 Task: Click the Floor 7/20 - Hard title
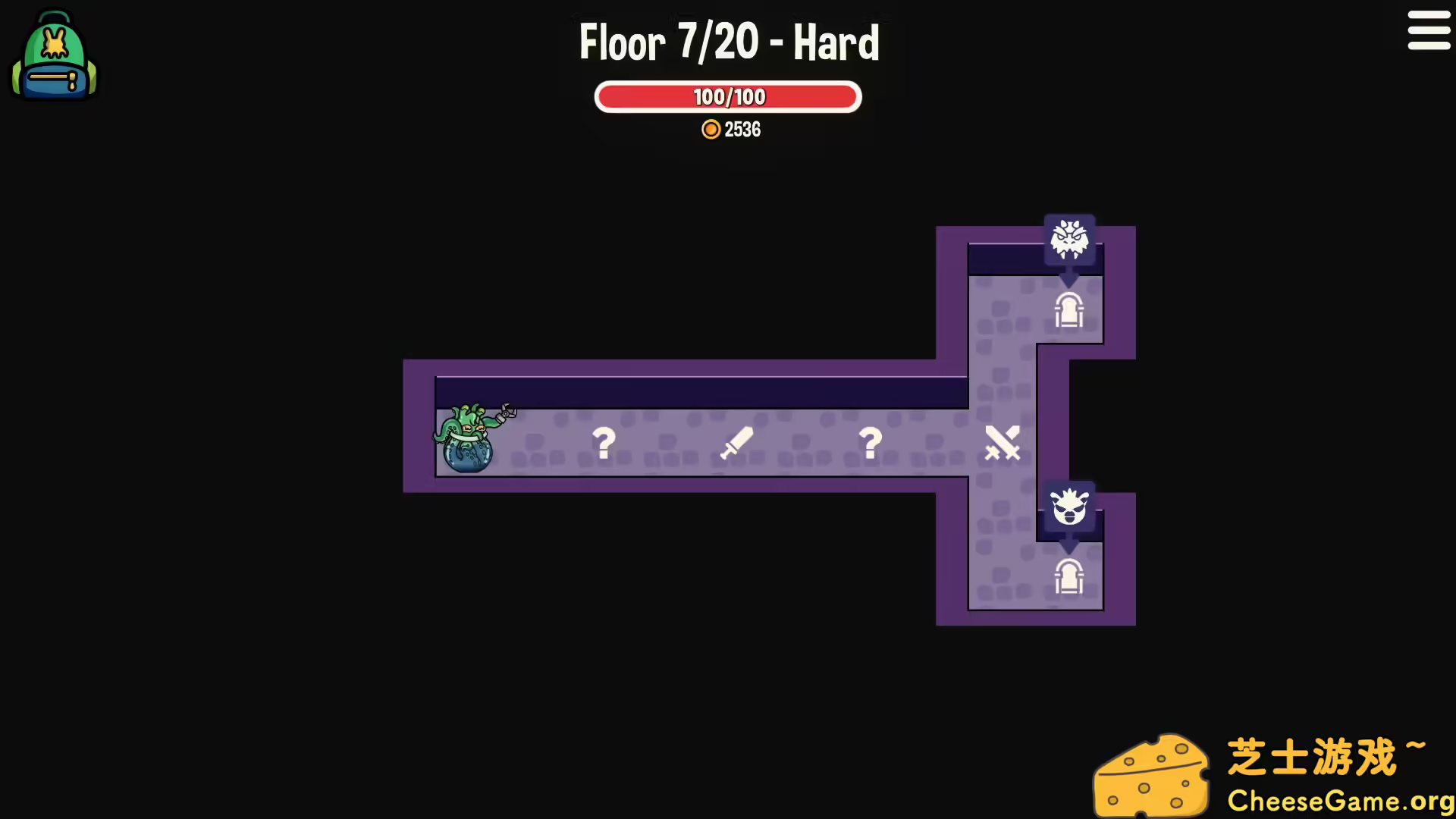[728, 42]
